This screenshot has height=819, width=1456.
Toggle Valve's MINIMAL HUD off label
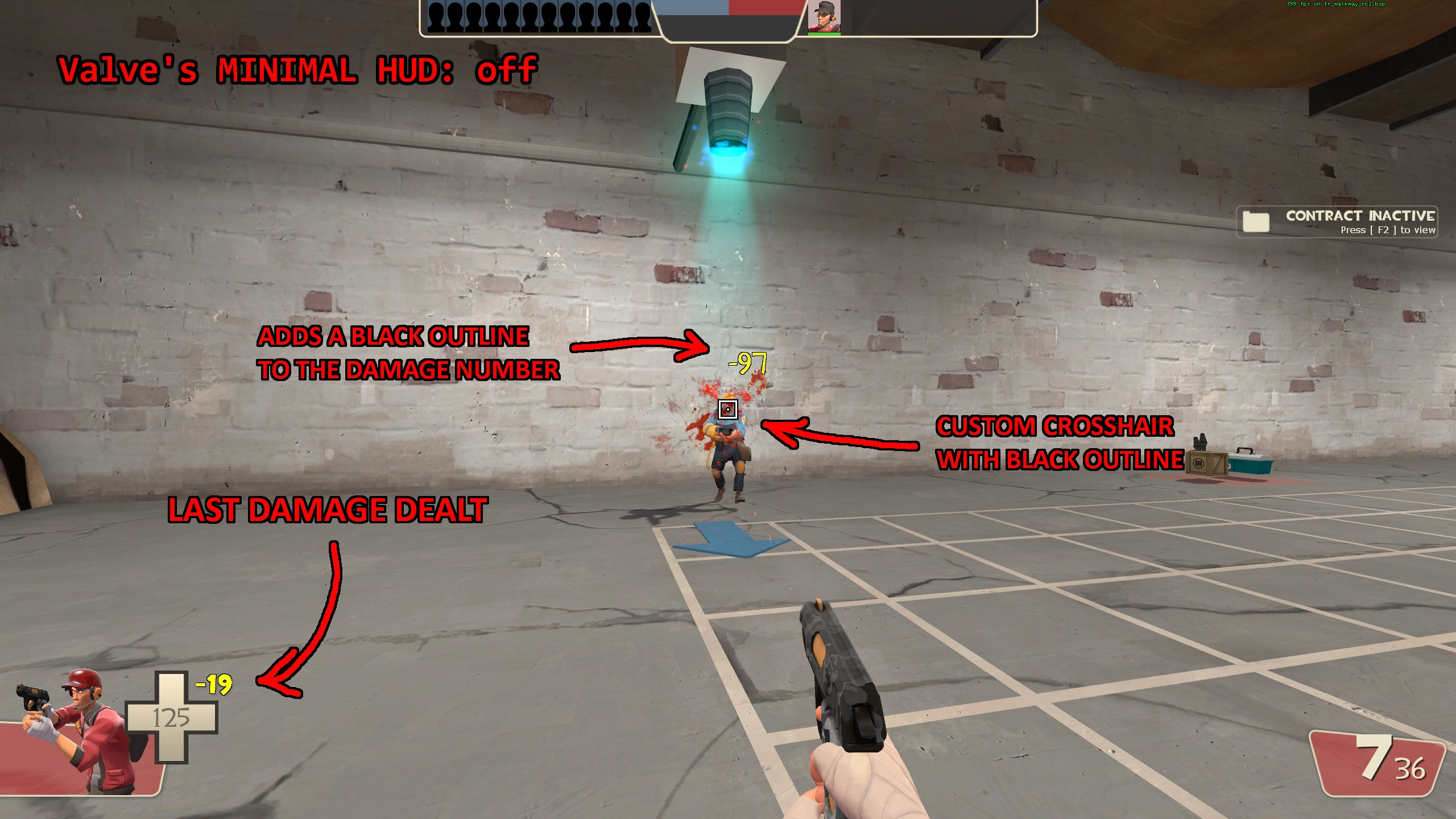pos(296,69)
